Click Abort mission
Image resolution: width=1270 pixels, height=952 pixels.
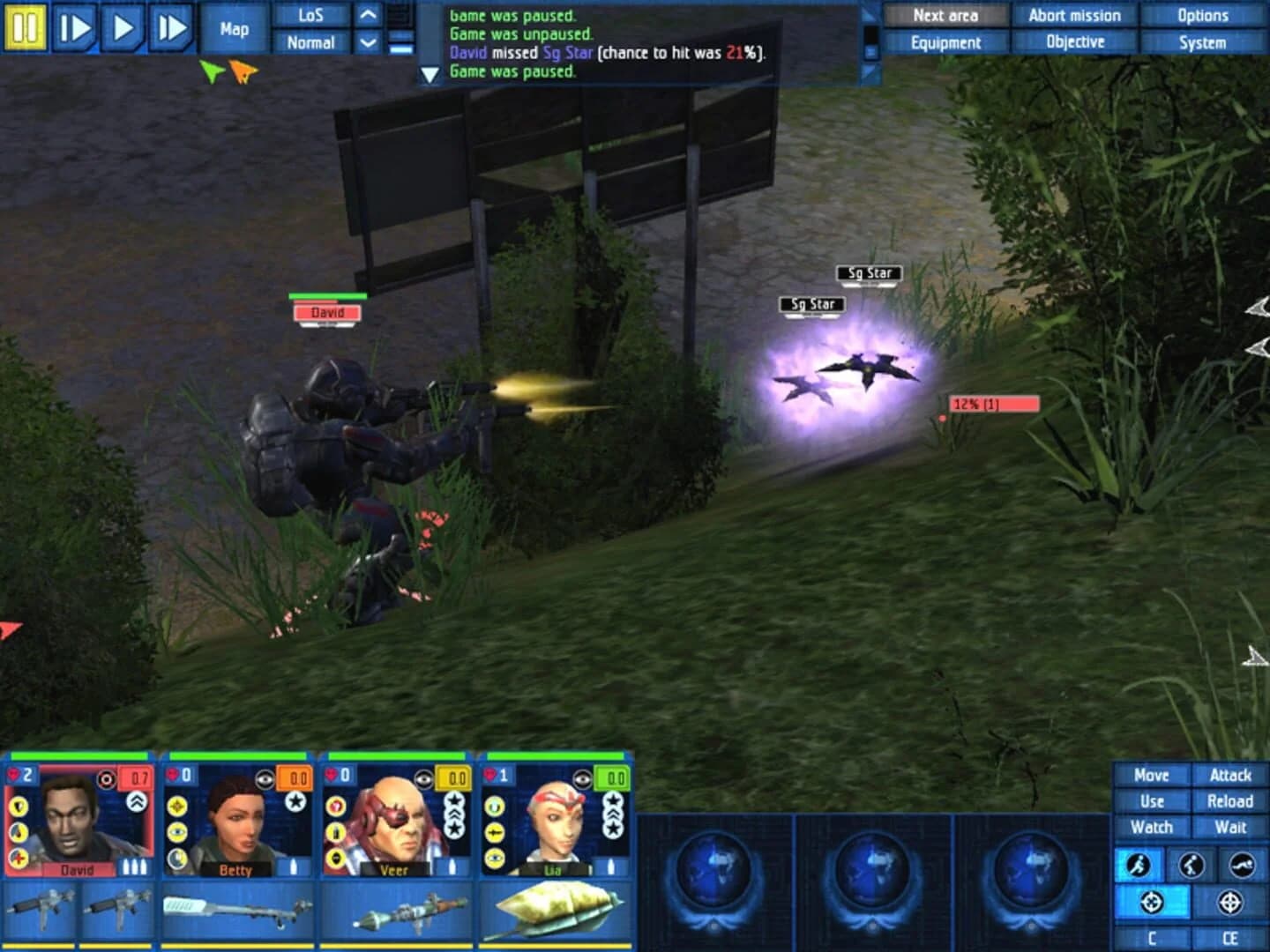coord(1074,15)
